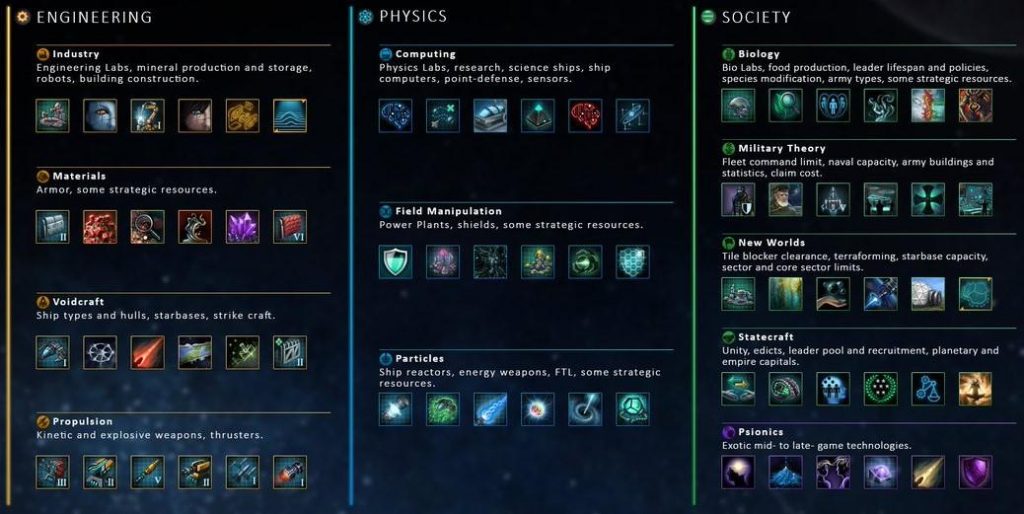Viewport: 1024px width, 514px height.
Task: Select the blue comet Particles technology icon
Action: (490, 409)
